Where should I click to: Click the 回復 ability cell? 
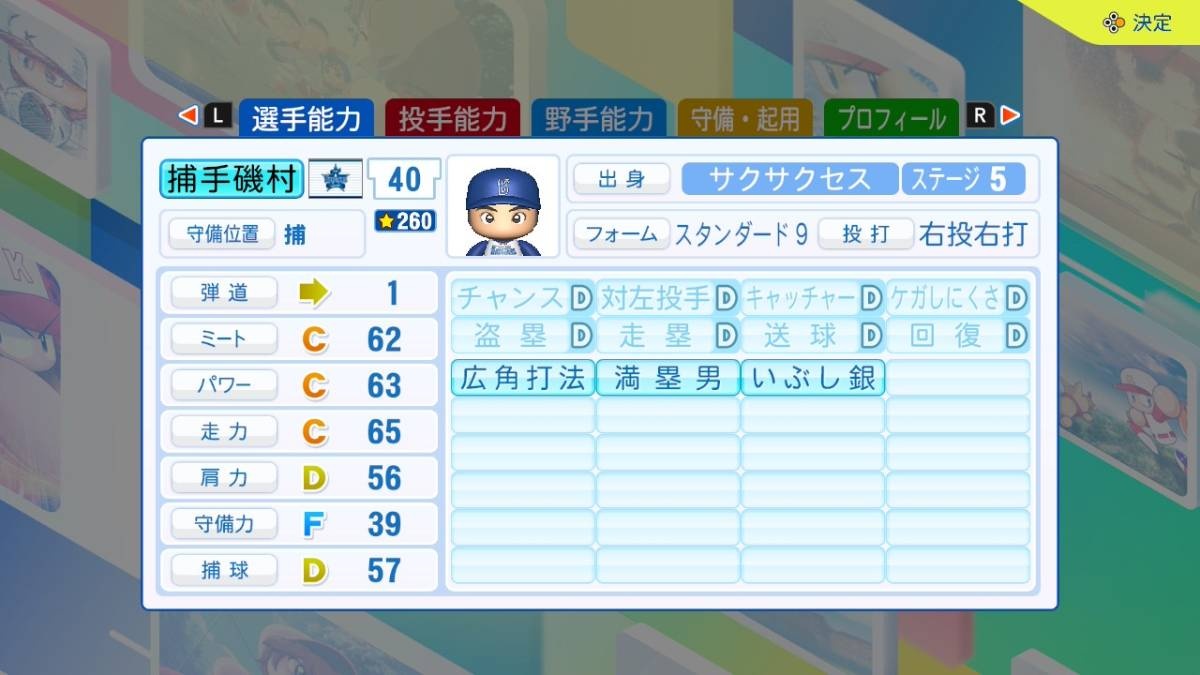coord(958,335)
